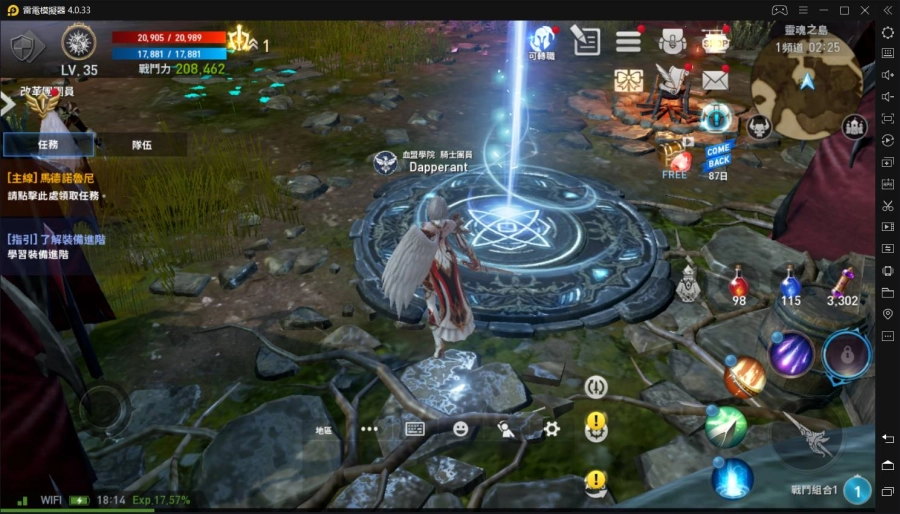The height and width of the screenshot is (514, 900).
Task: Open the SHOP icon
Action: (x=714, y=41)
